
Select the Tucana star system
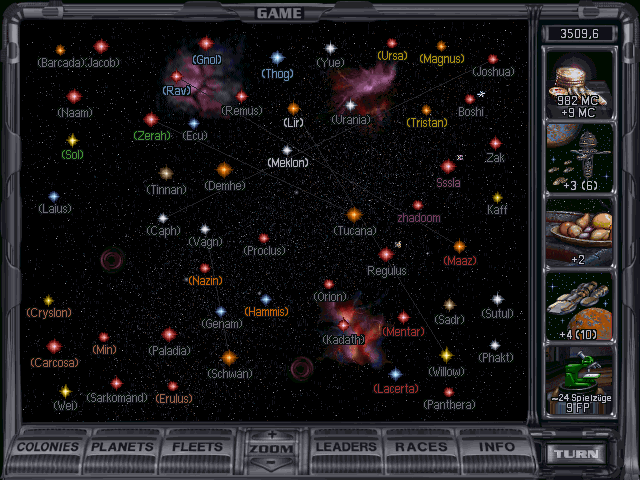(353, 215)
